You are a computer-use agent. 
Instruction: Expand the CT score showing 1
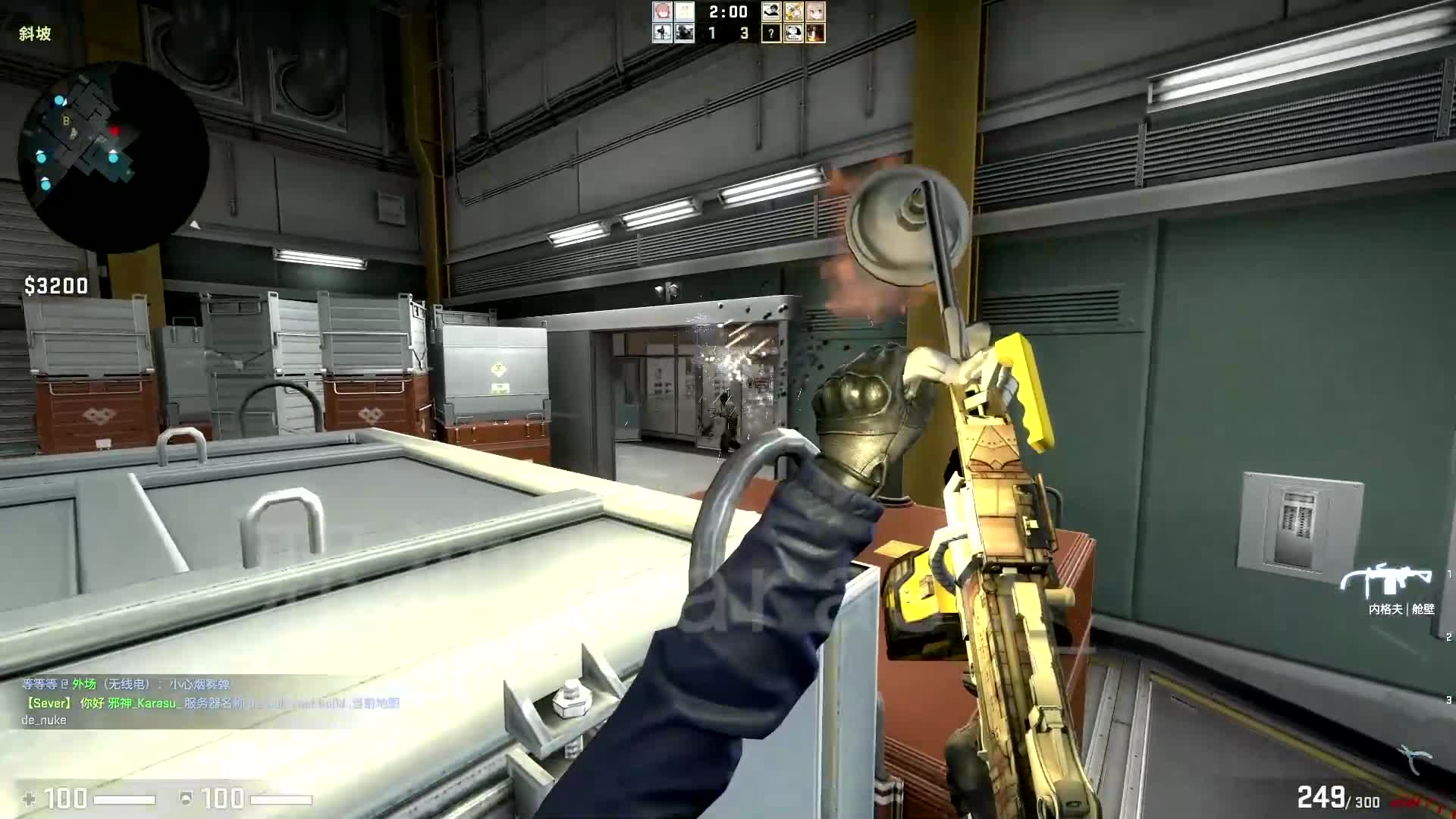click(x=711, y=33)
